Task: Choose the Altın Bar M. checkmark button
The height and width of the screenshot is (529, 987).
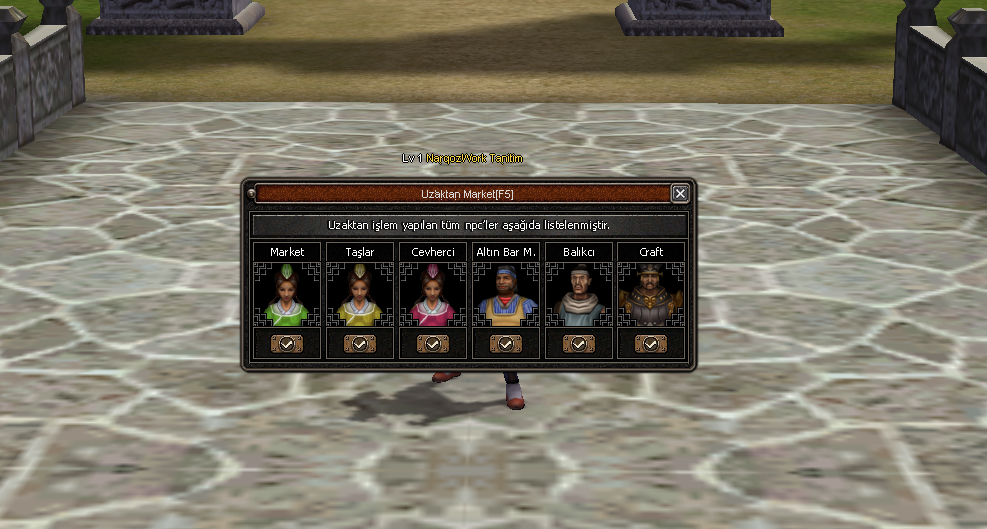Action: click(x=506, y=343)
